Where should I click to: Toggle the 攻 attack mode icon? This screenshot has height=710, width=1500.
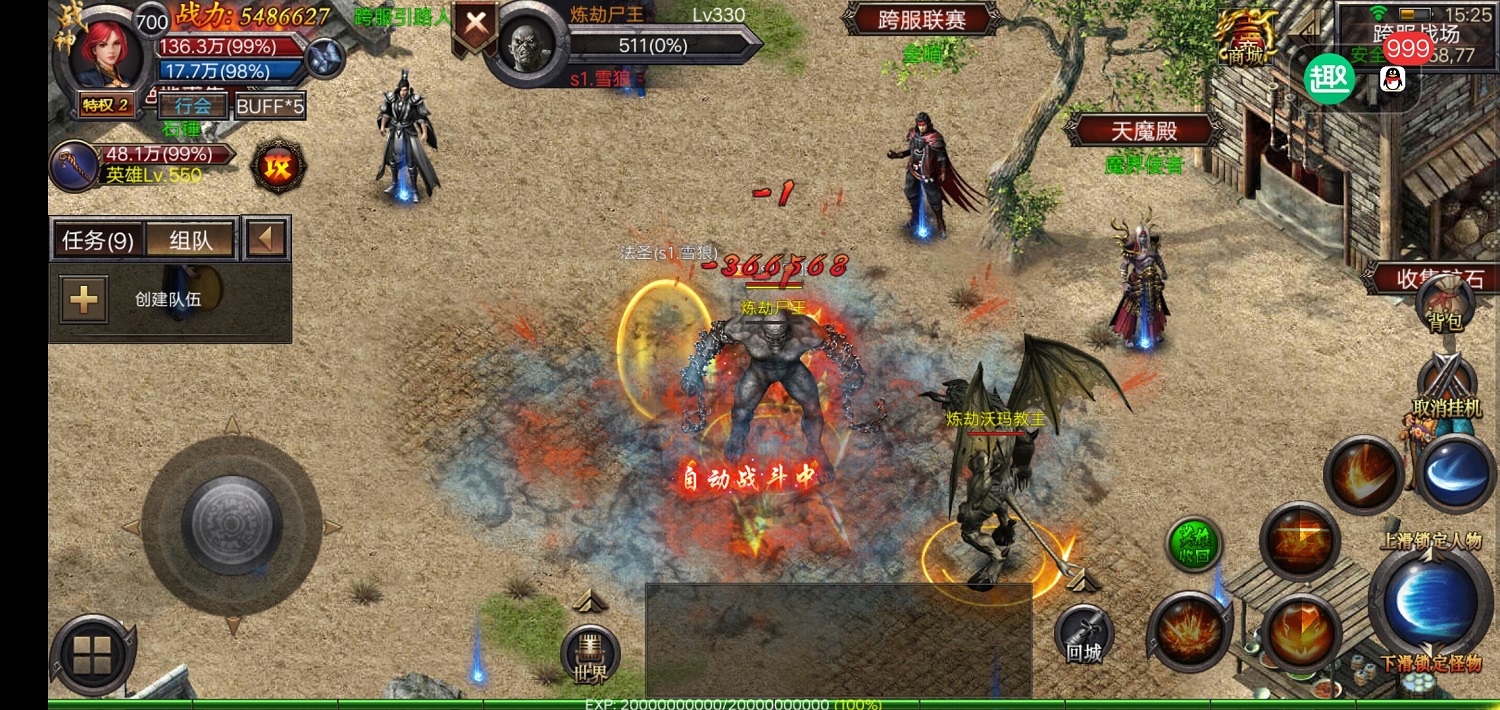tap(277, 167)
